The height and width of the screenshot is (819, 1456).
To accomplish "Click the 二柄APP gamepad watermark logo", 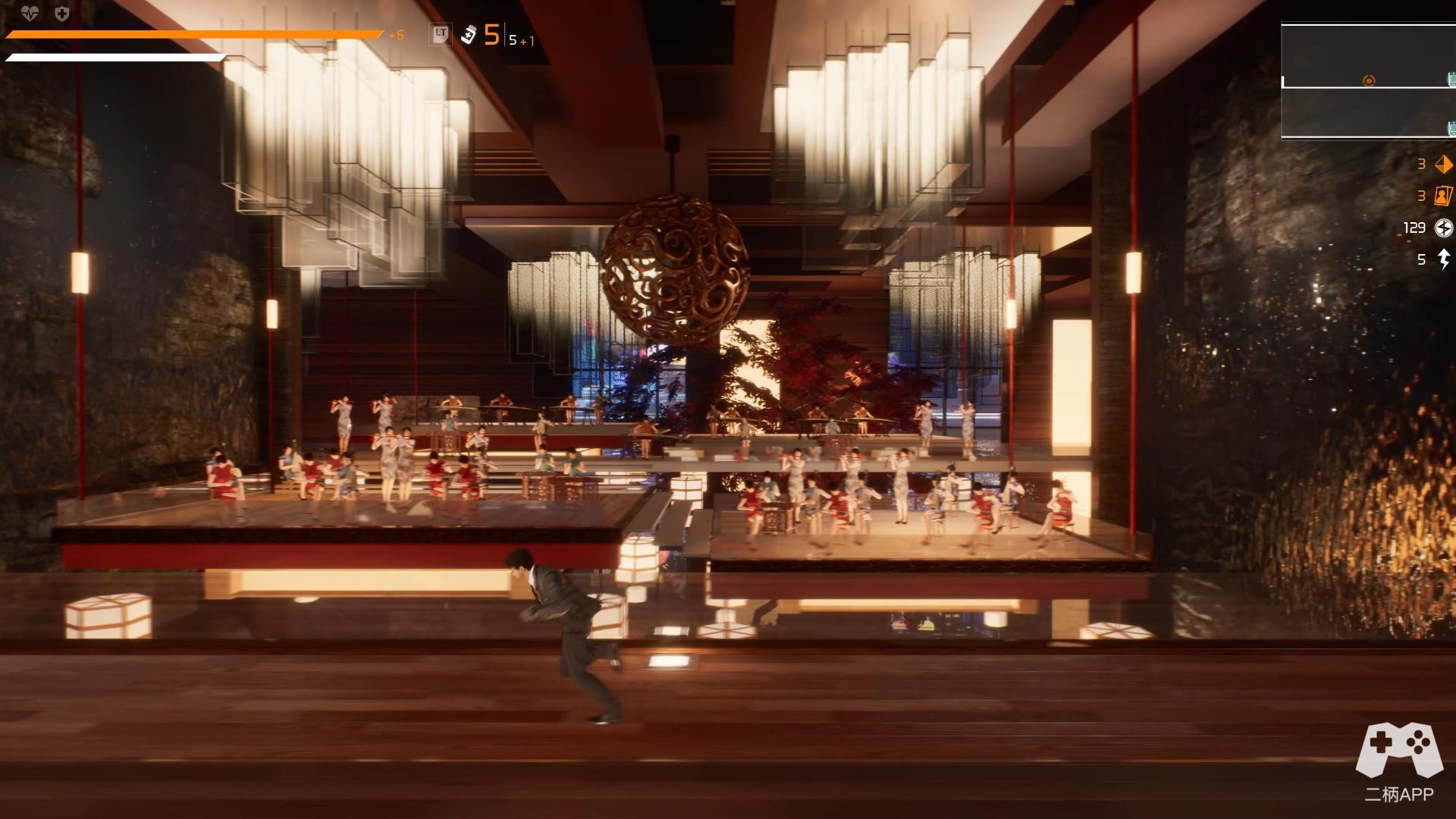I will click(1399, 751).
